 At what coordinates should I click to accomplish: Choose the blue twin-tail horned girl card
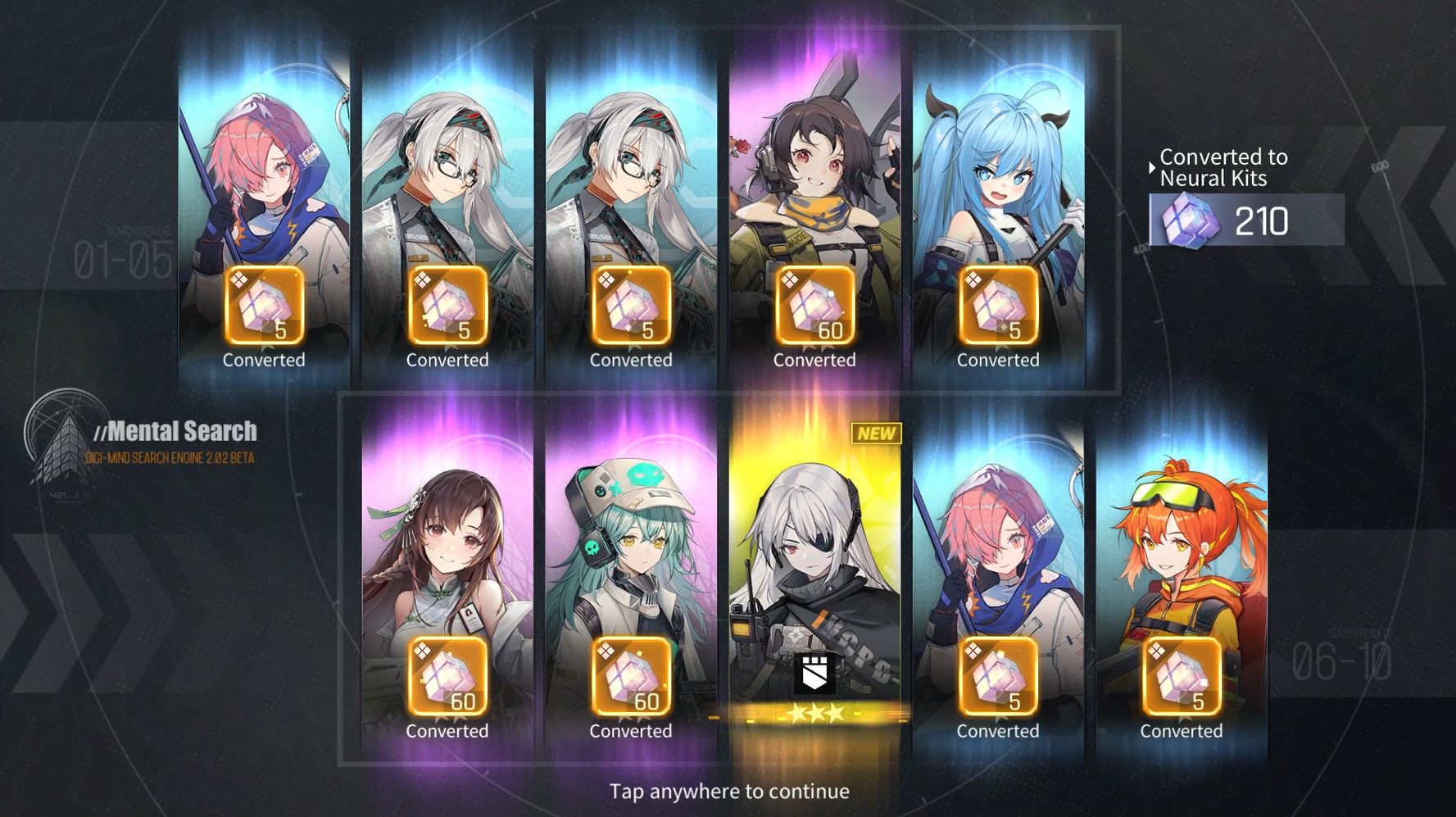pyautogui.click(x=998, y=205)
